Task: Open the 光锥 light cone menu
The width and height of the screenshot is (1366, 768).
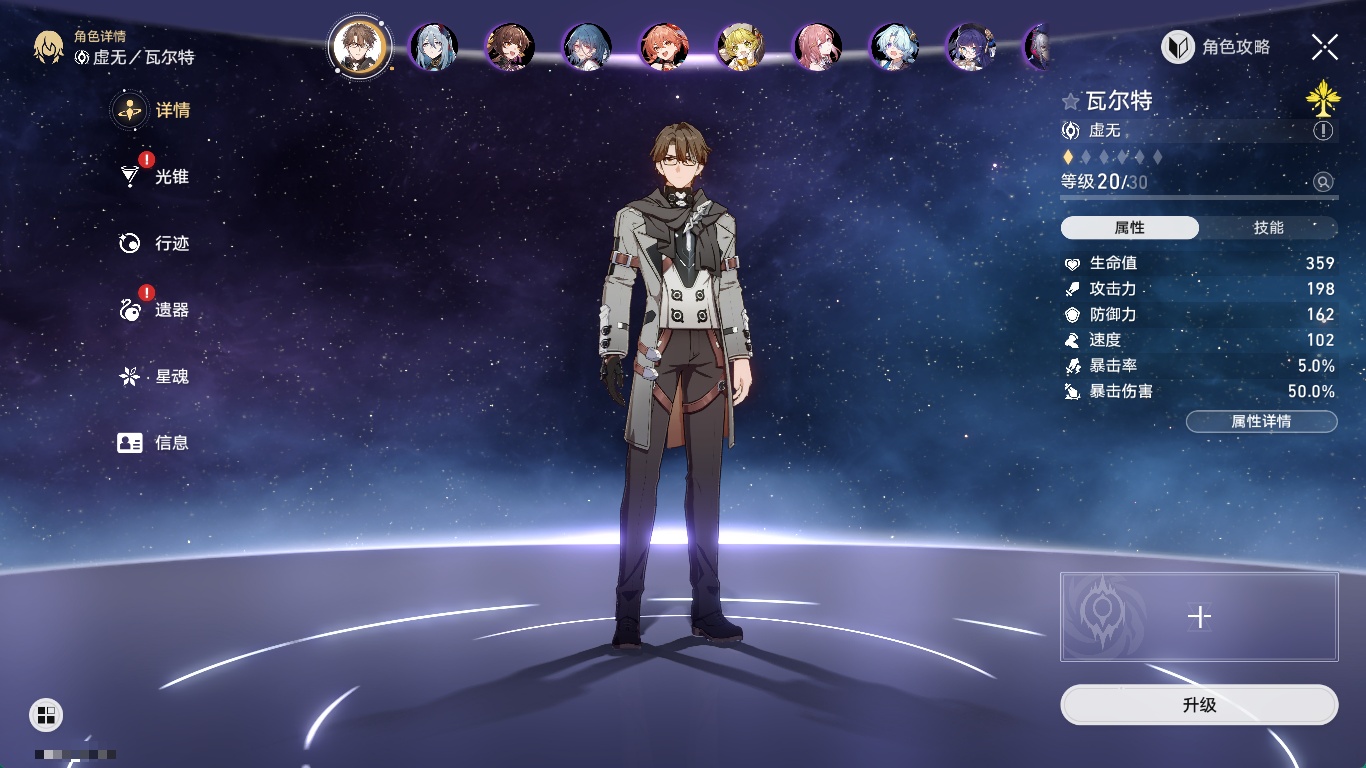Action: tap(170, 177)
